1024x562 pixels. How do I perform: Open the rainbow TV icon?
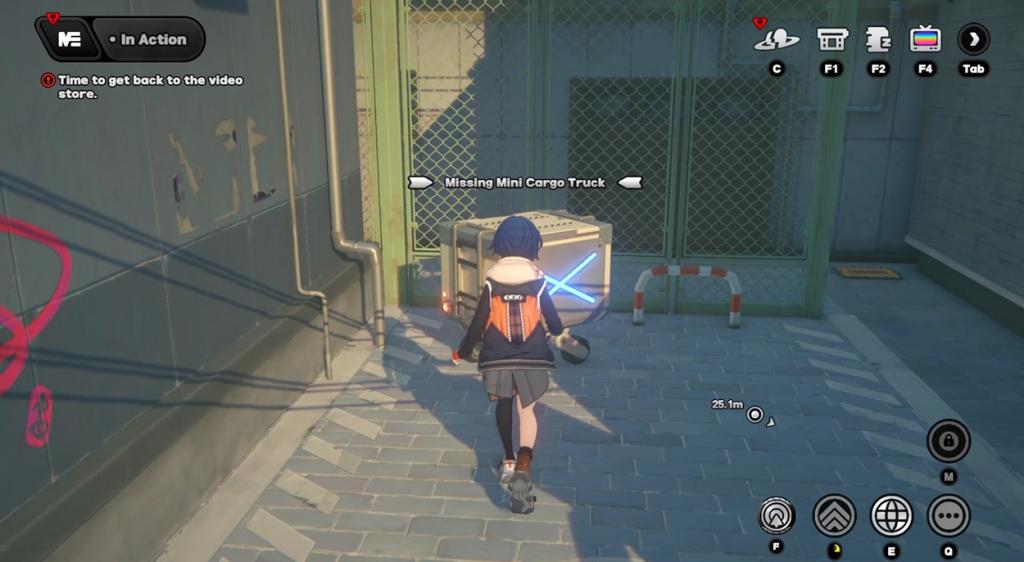(925, 39)
